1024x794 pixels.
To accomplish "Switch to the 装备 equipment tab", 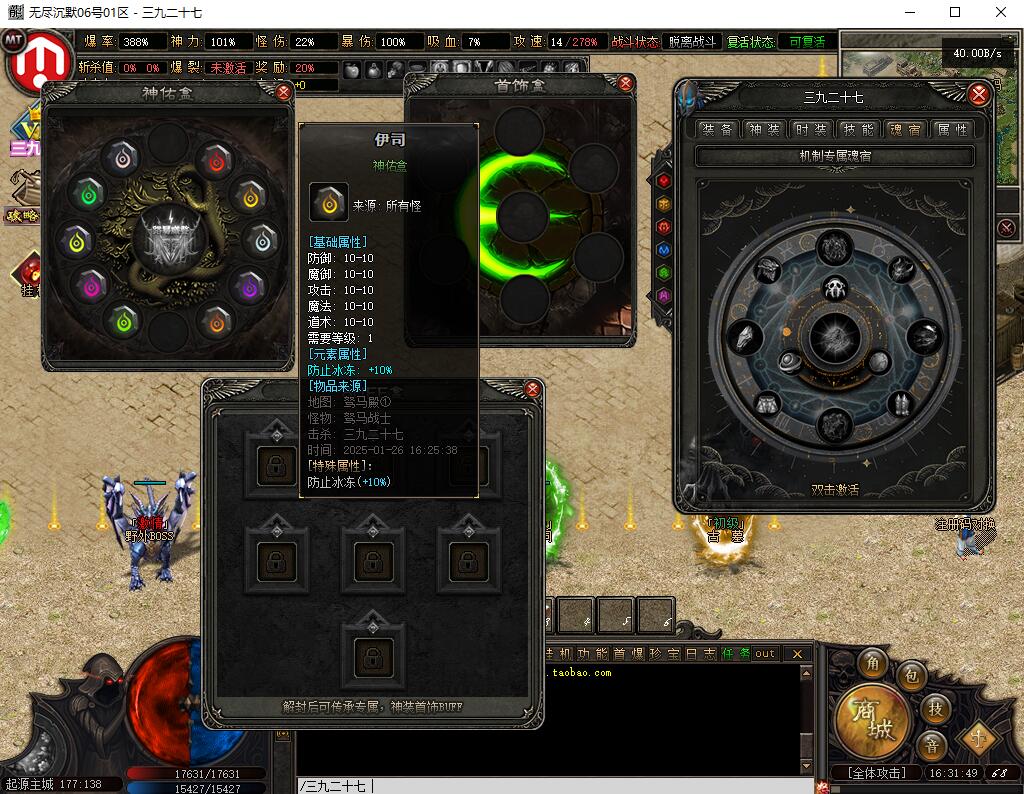I will 717,129.
